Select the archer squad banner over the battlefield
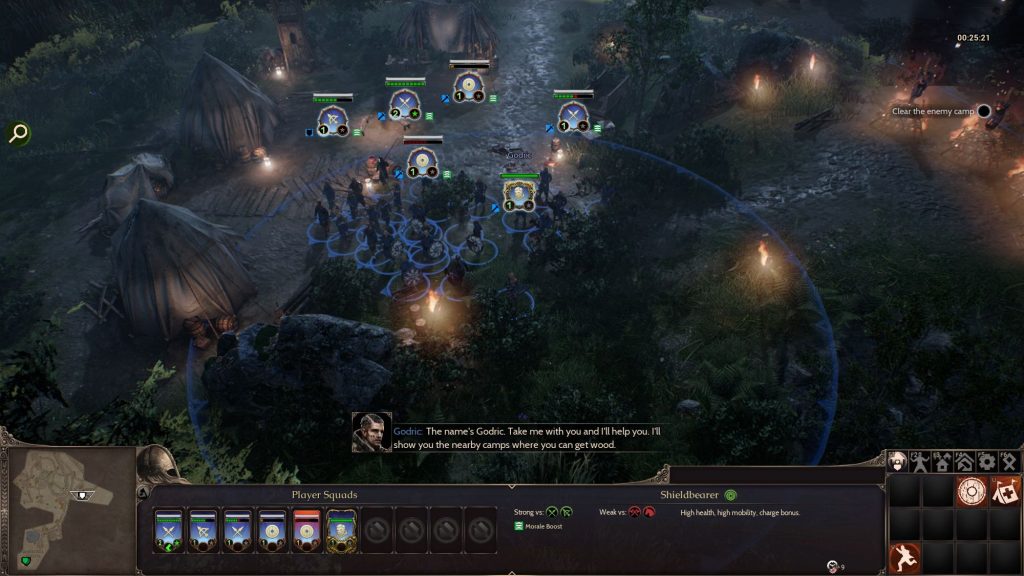The image size is (1024, 576). pos(331,118)
